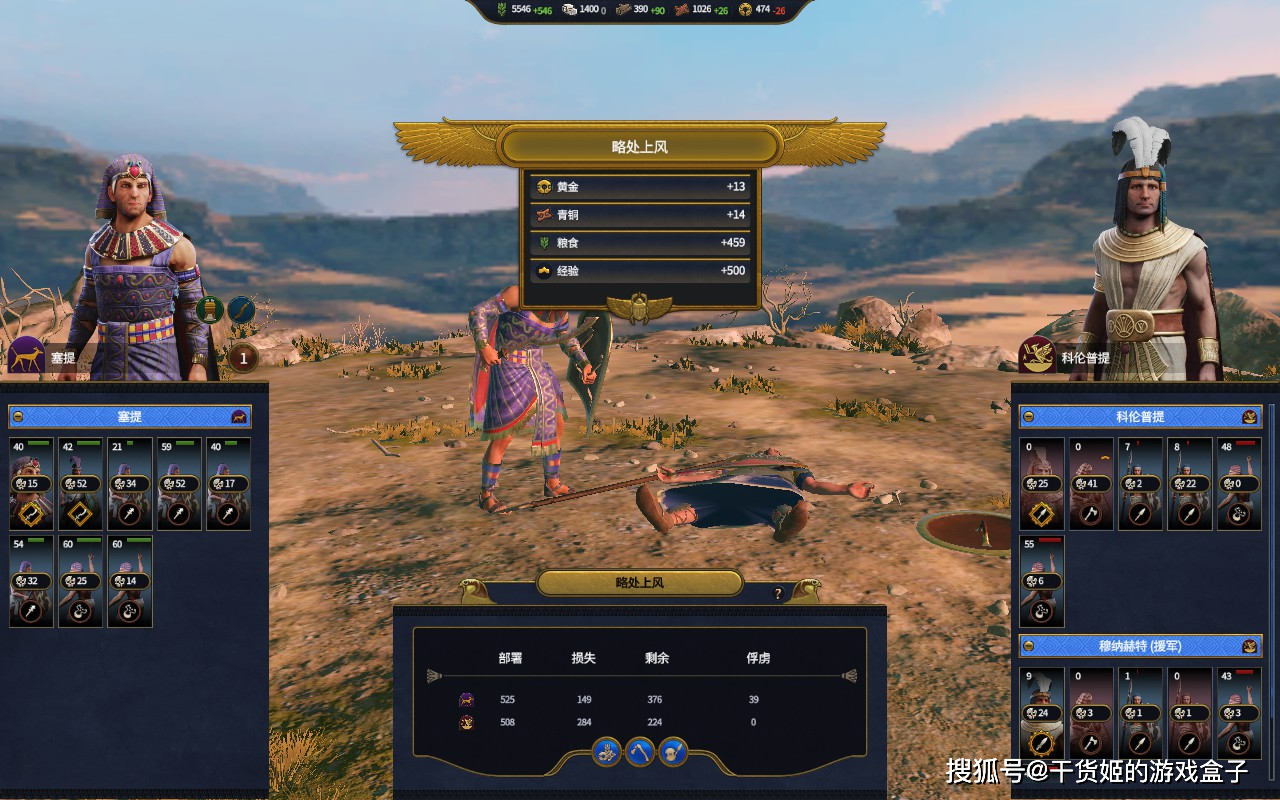Collapse the 科伦普提 army header
Image resolution: width=1280 pixels, height=800 pixels.
point(1028,416)
